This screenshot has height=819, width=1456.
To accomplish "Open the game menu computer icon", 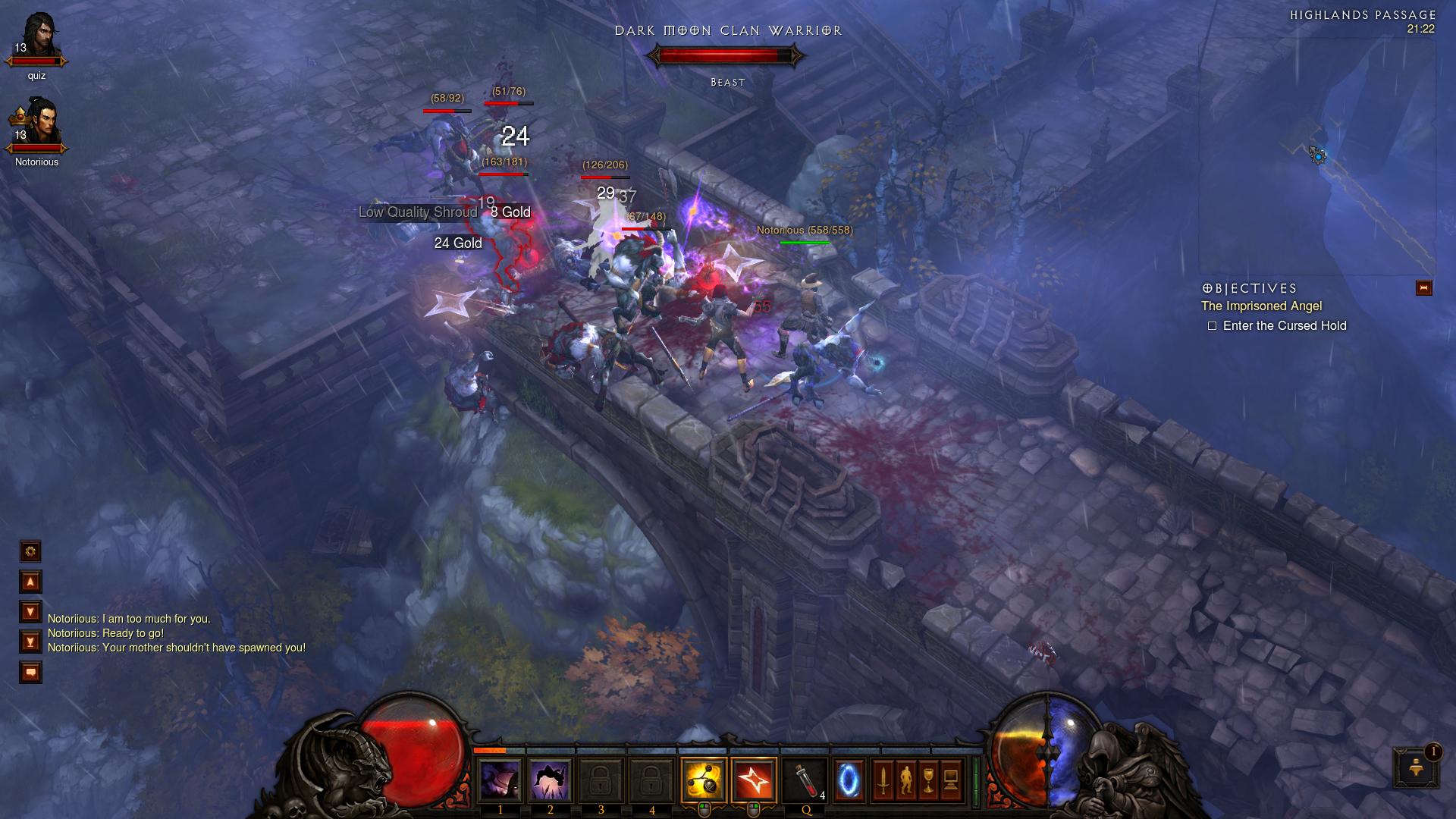I will (951, 780).
